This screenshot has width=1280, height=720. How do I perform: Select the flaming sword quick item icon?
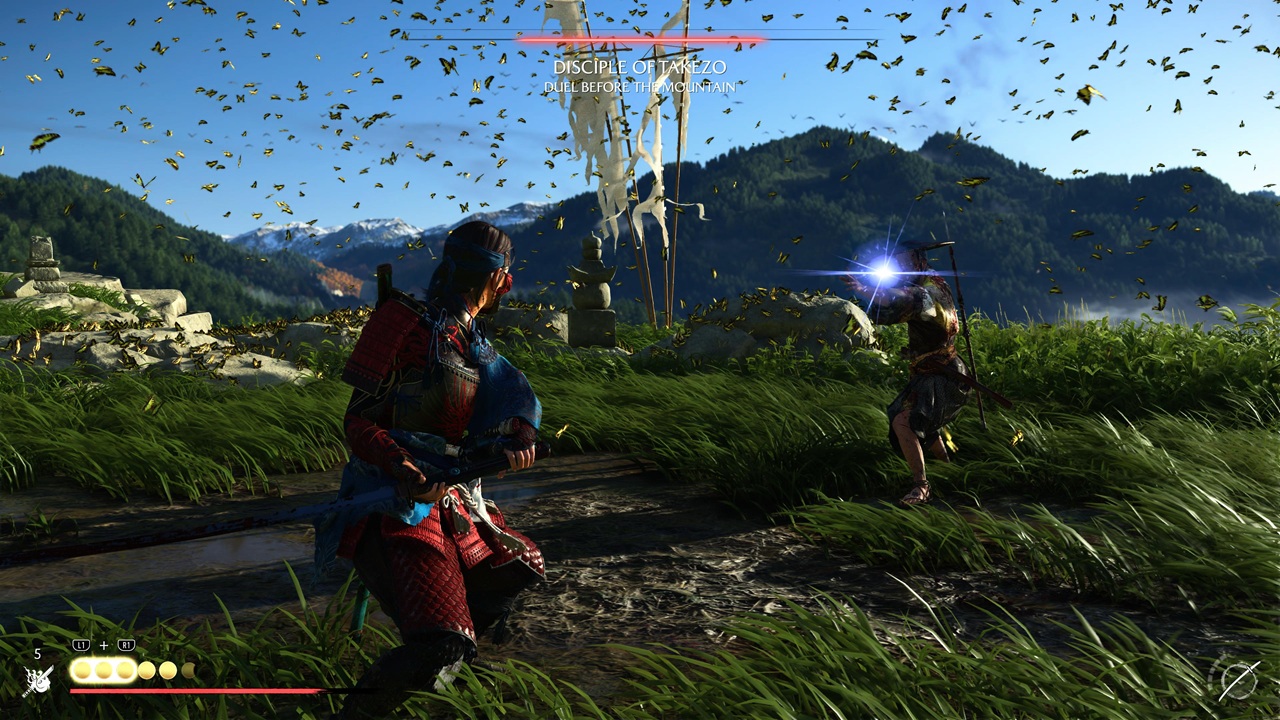[38, 681]
